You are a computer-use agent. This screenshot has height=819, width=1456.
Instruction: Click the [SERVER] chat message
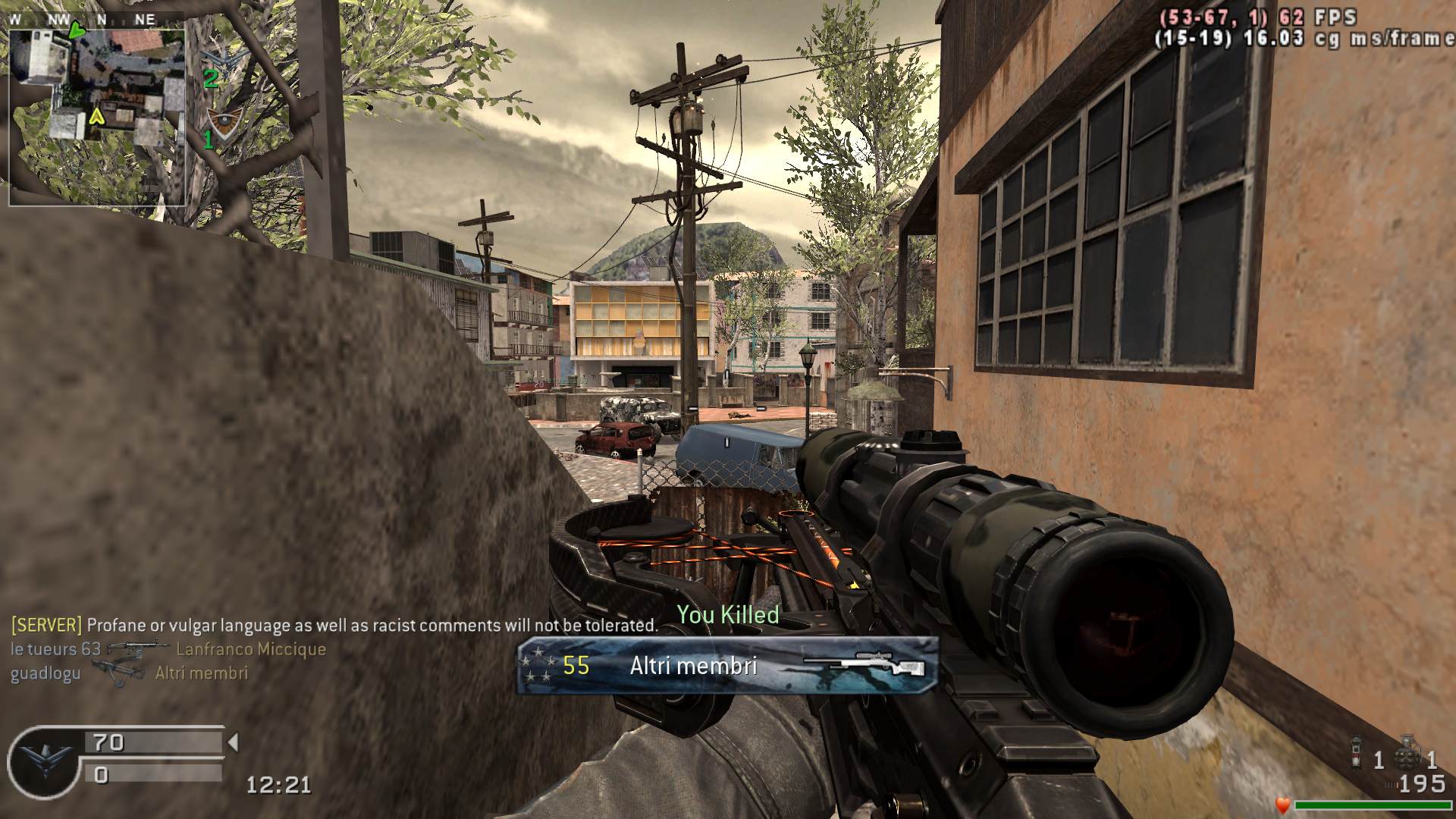coord(334,626)
